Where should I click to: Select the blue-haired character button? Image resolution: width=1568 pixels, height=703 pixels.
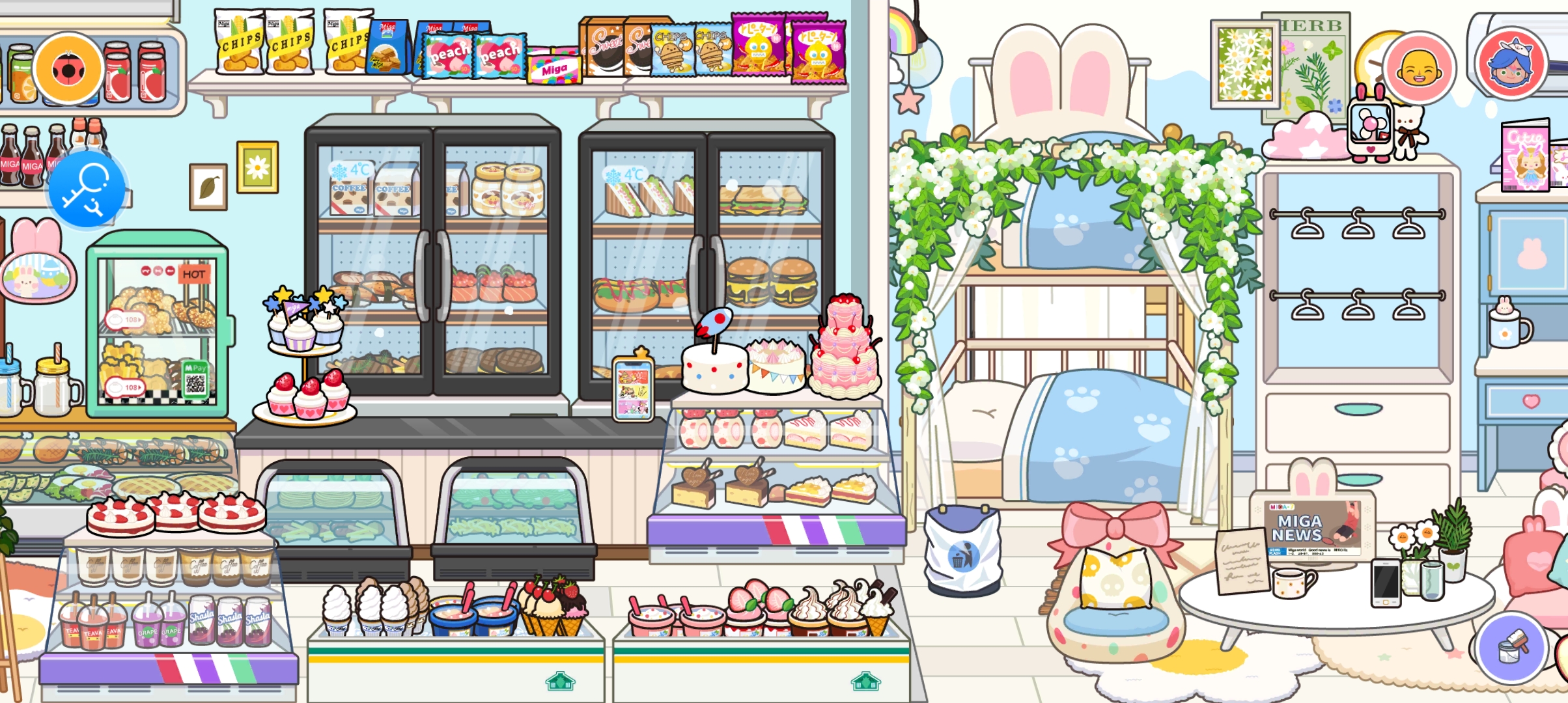1511,64
